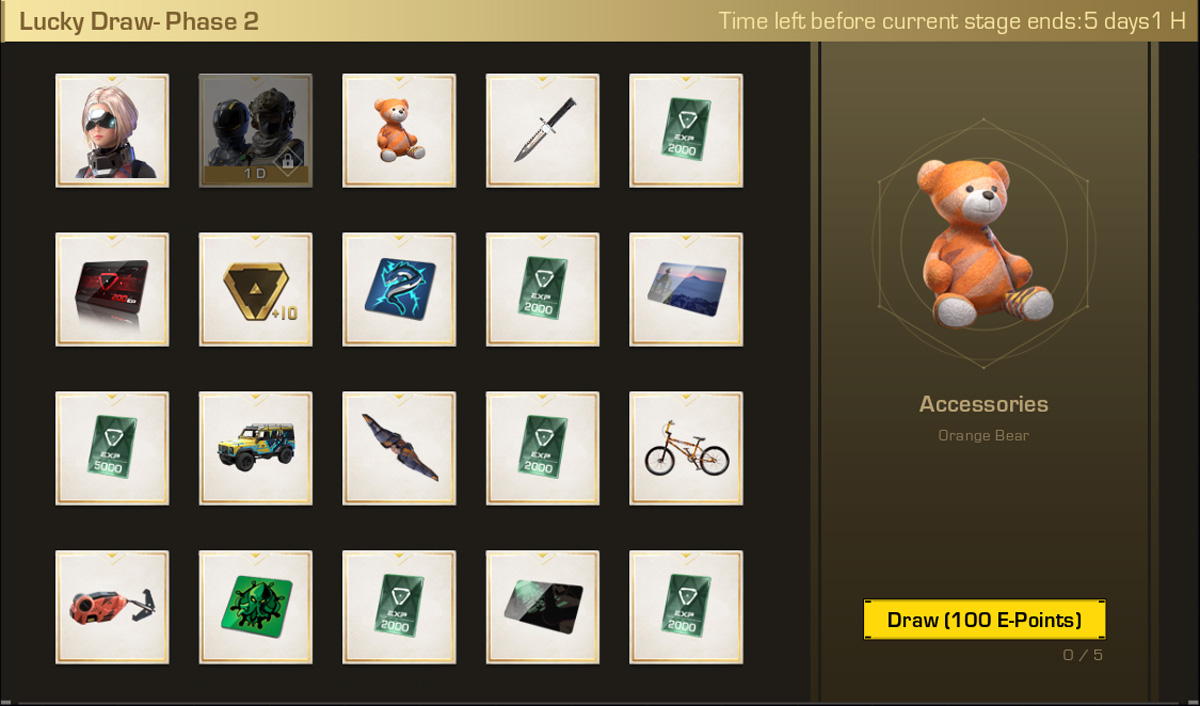
Task: Select the yellow and blue jeep prize
Action: (255, 448)
